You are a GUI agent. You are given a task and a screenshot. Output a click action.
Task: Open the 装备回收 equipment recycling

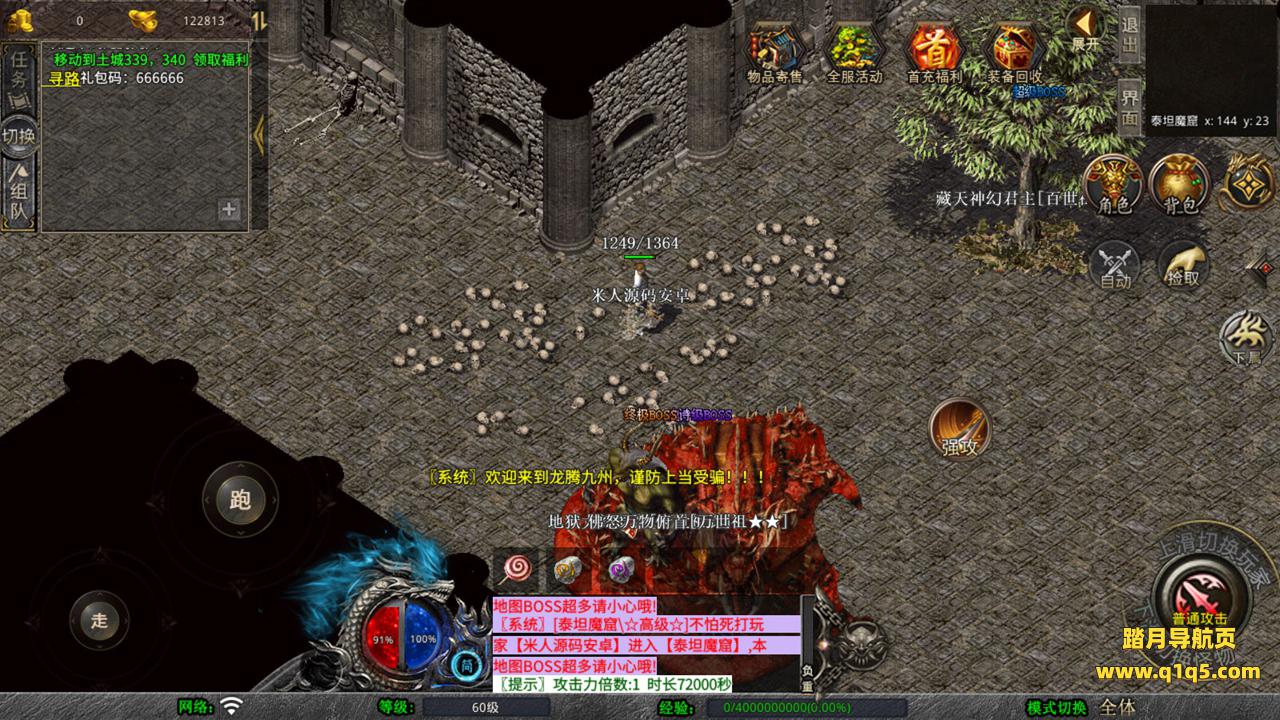pos(1014,52)
